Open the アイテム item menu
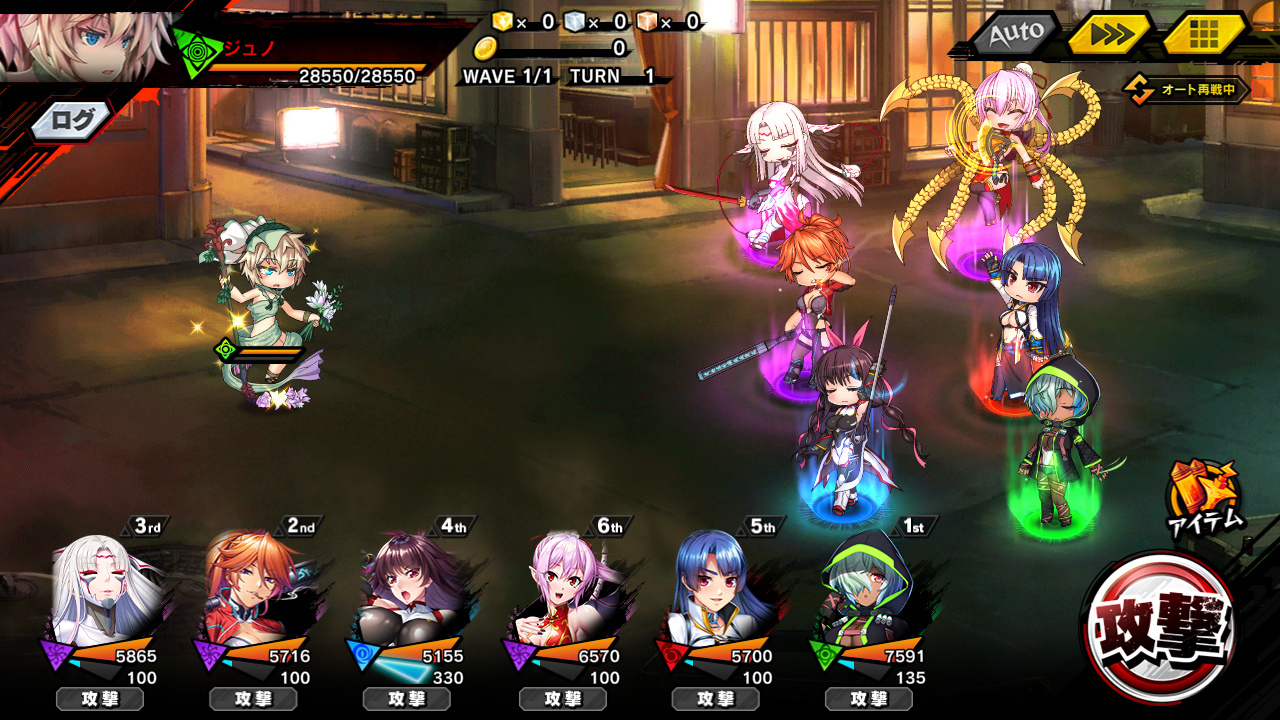The width and height of the screenshot is (1280, 720). 1204,496
